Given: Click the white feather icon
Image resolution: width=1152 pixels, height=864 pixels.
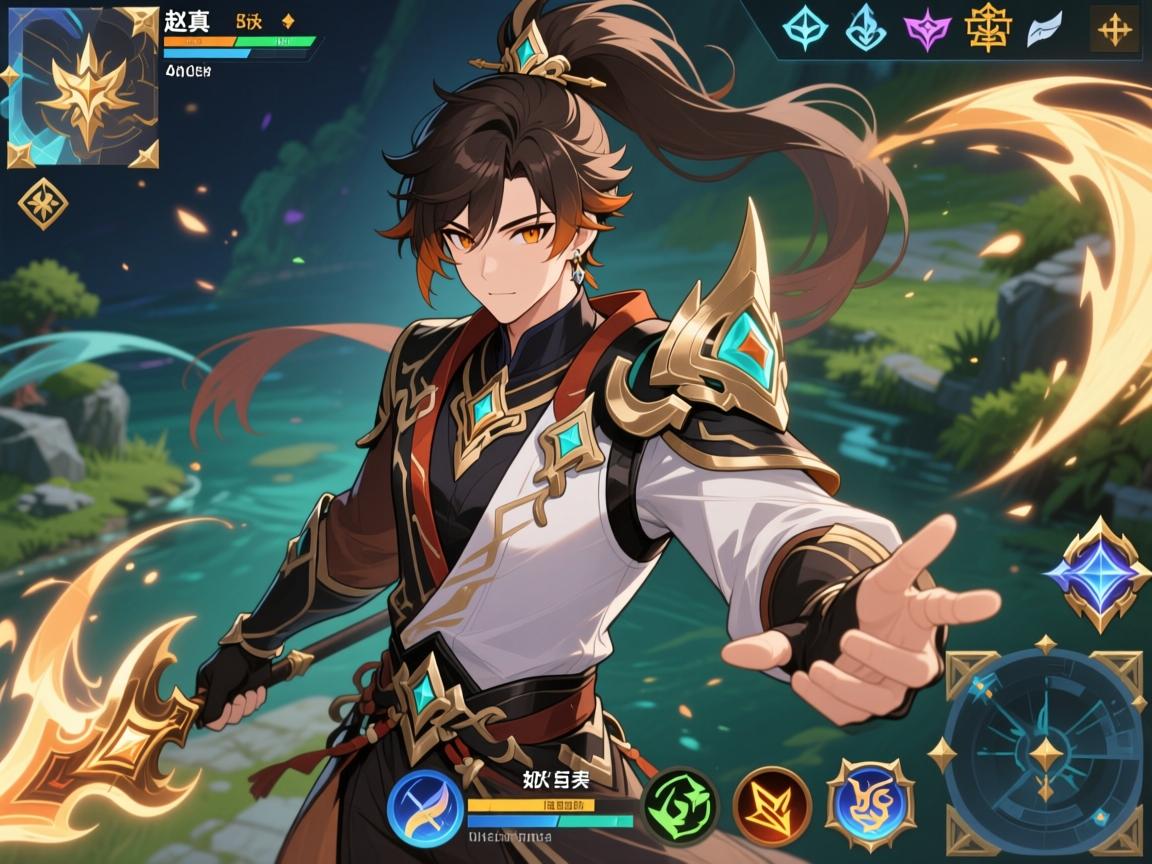Looking at the screenshot, I should point(1046,30).
